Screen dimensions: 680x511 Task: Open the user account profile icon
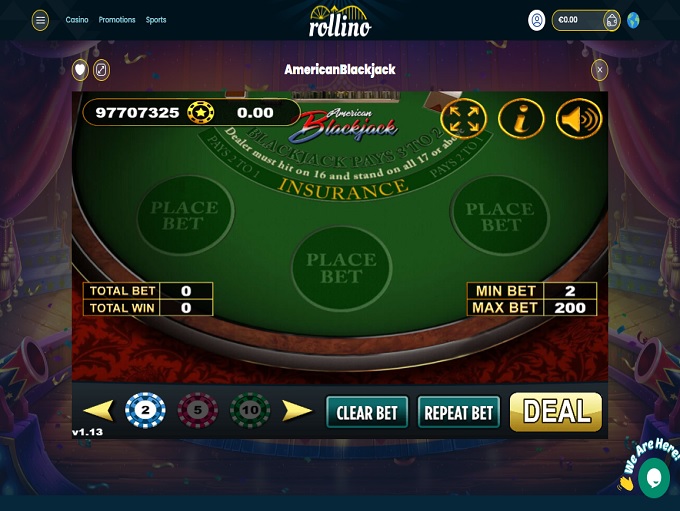click(x=537, y=20)
